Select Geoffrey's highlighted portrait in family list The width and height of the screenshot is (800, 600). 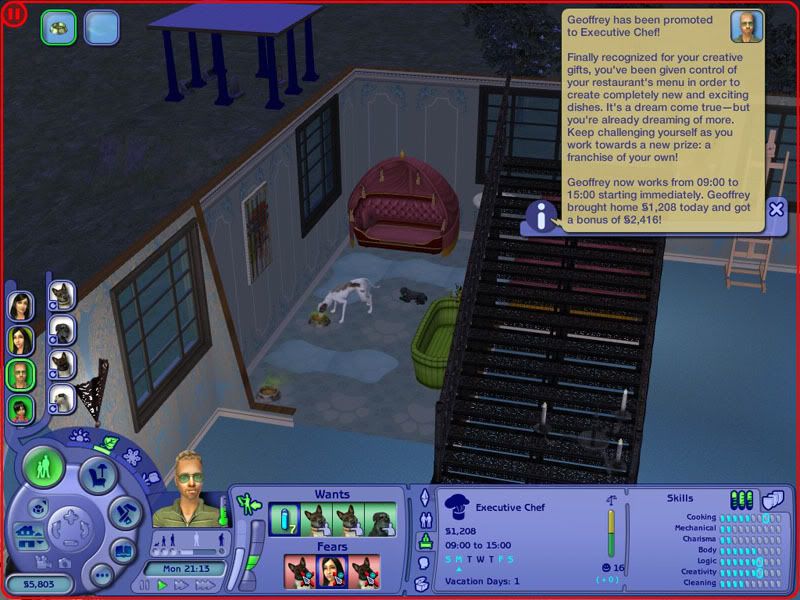pyautogui.click(x=21, y=375)
